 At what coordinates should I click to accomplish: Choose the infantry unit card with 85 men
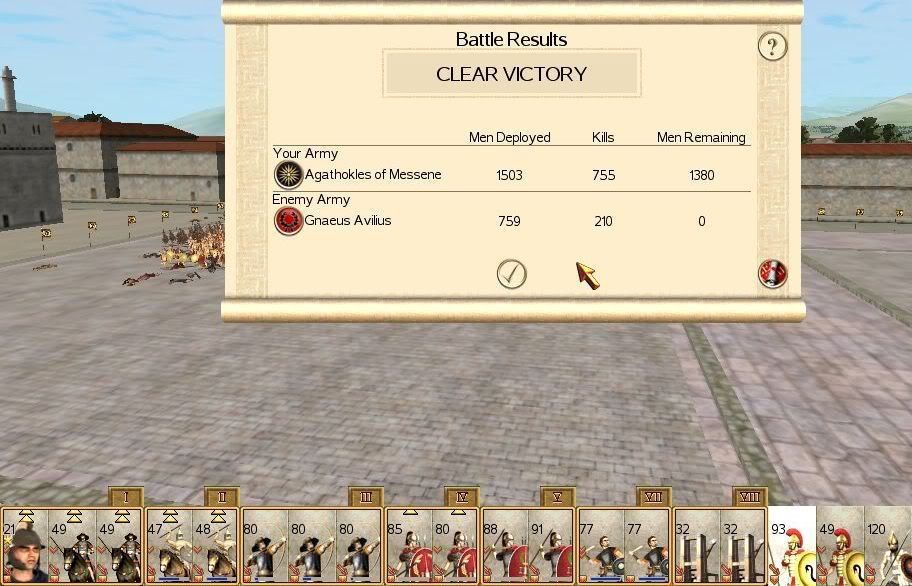(x=408, y=547)
